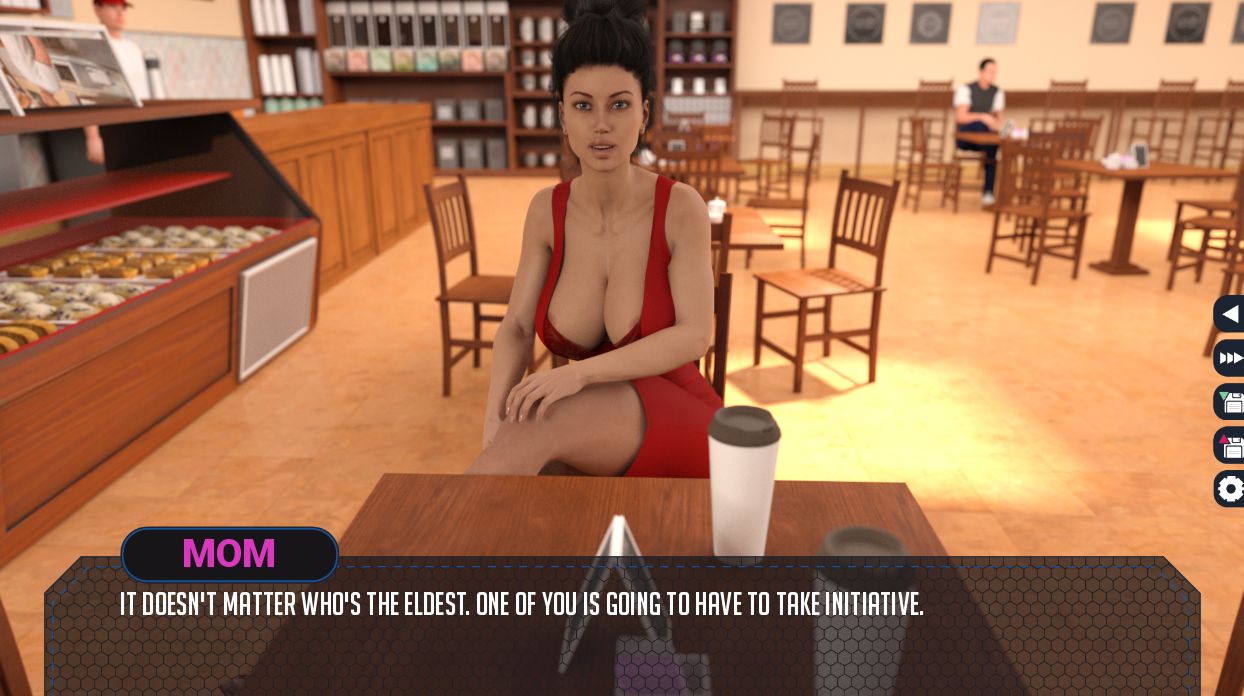Advance the dialogue by clicking Mom's text box
This screenshot has height=696, width=1244.
620,628
